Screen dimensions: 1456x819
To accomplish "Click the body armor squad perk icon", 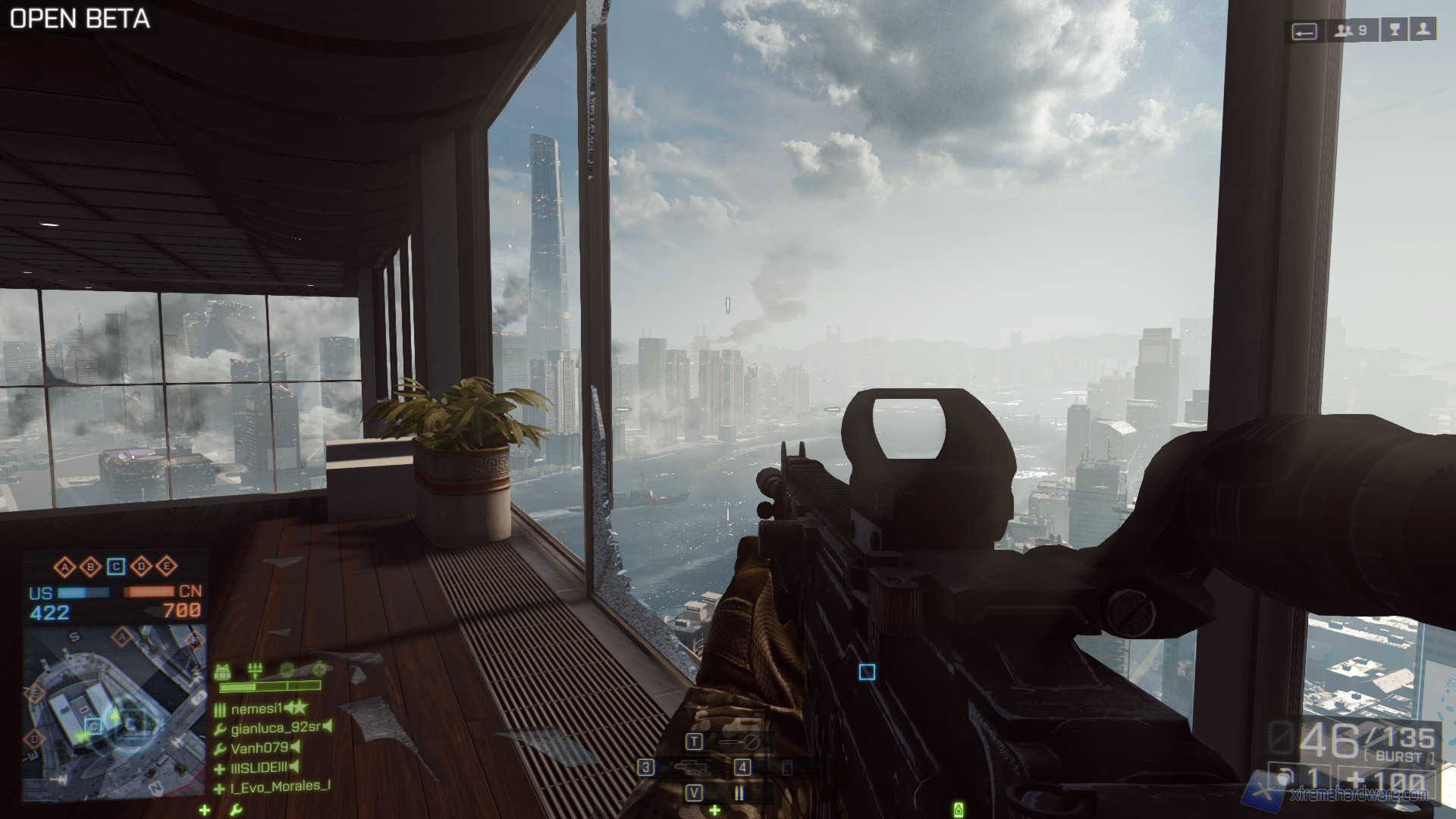I will [x=223, y=670].
